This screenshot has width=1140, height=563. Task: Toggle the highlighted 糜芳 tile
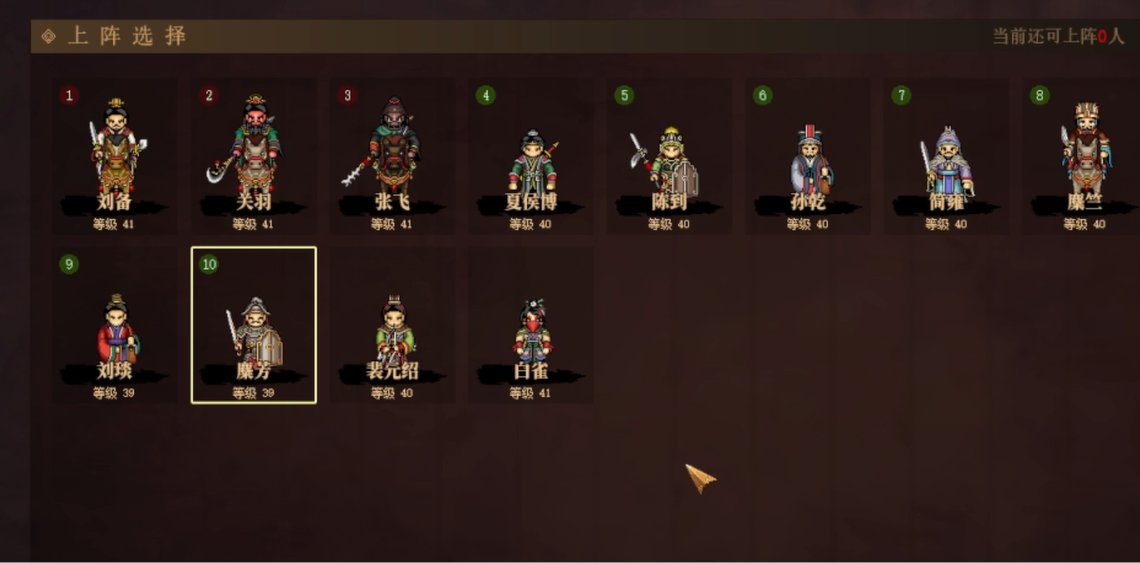pos(254,326)
